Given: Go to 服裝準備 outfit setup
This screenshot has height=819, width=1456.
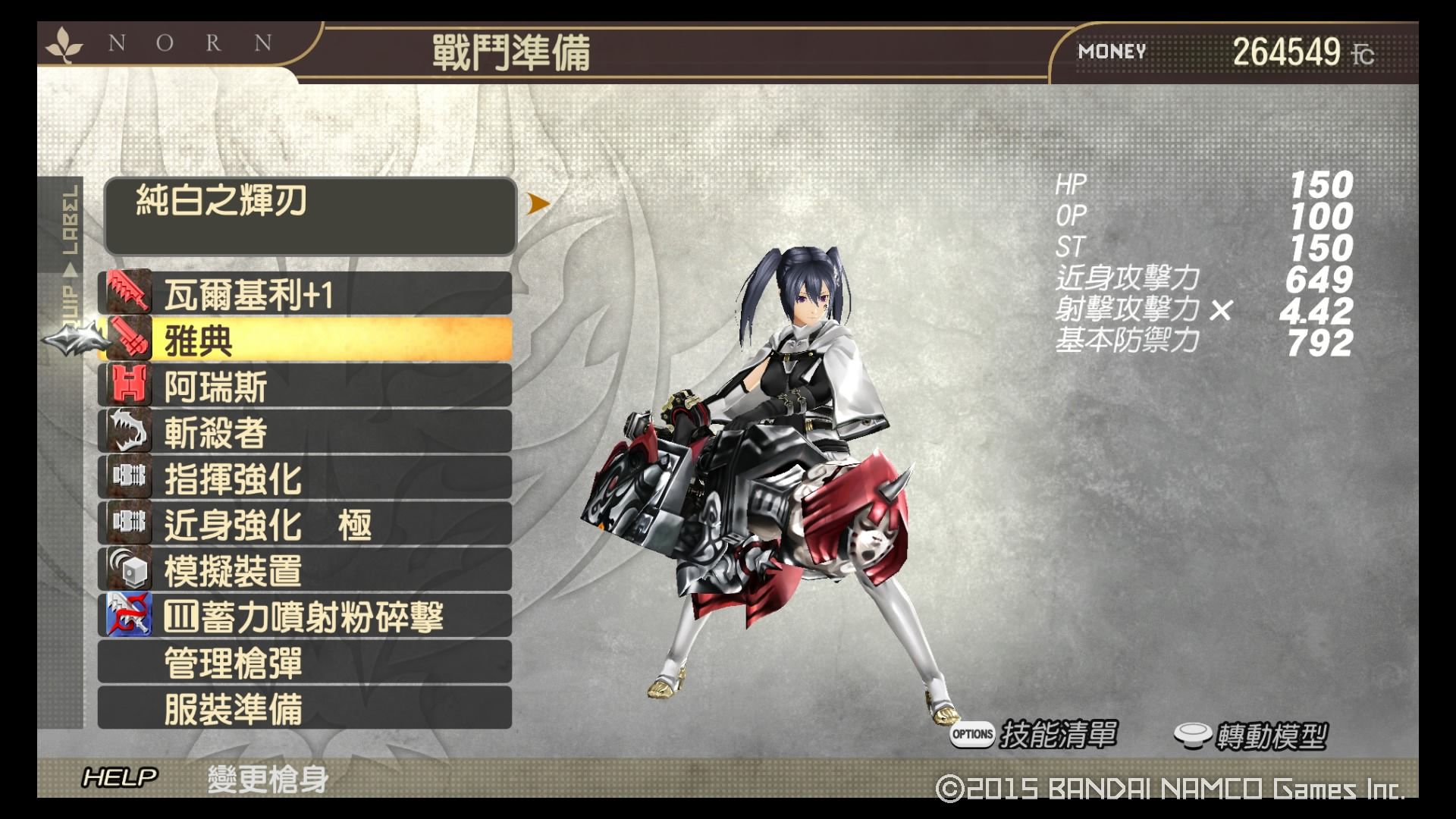Looking at the screenshot, I should (x=305, y=708).
